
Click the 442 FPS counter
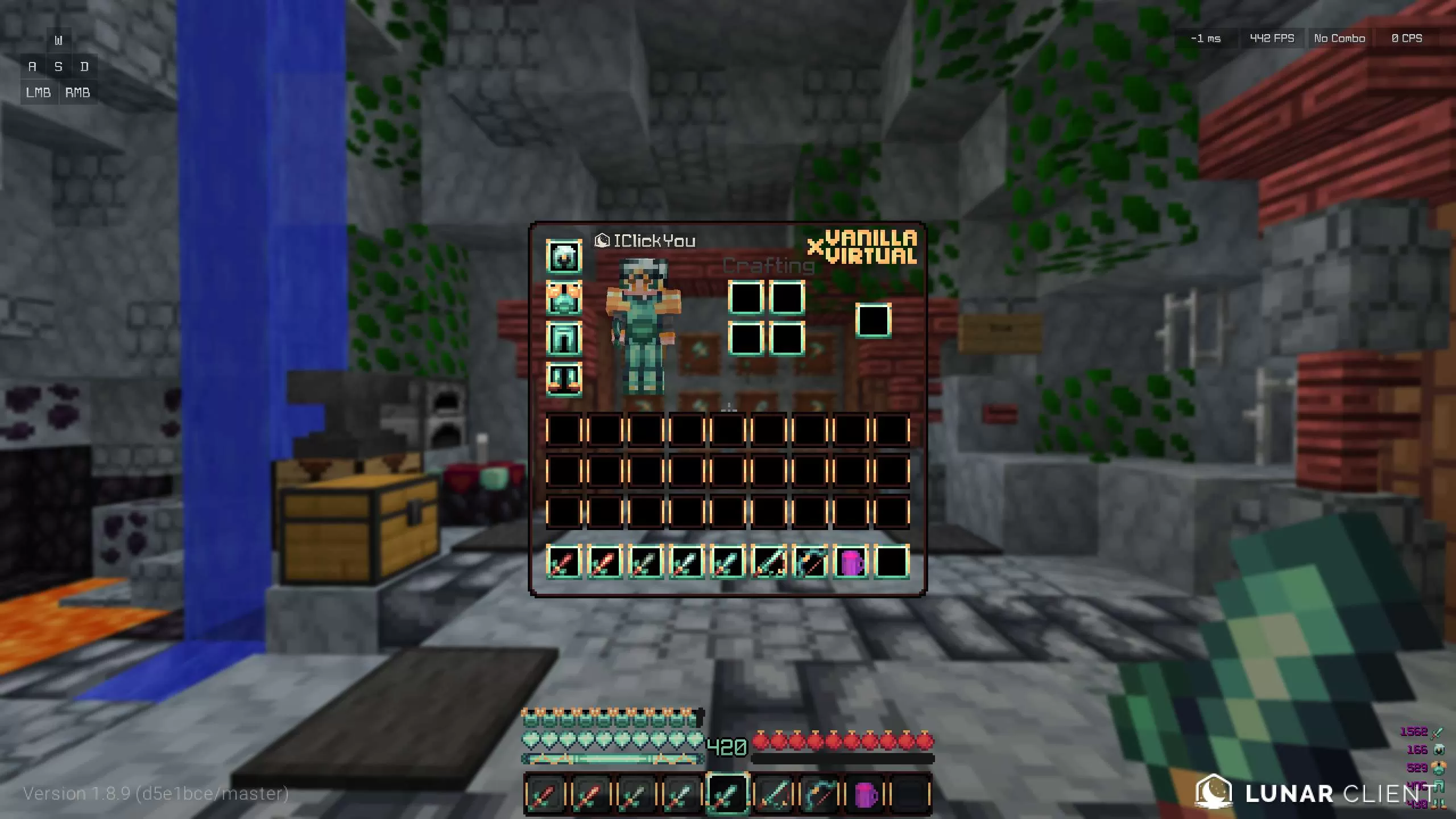[x=1272, y=38]
